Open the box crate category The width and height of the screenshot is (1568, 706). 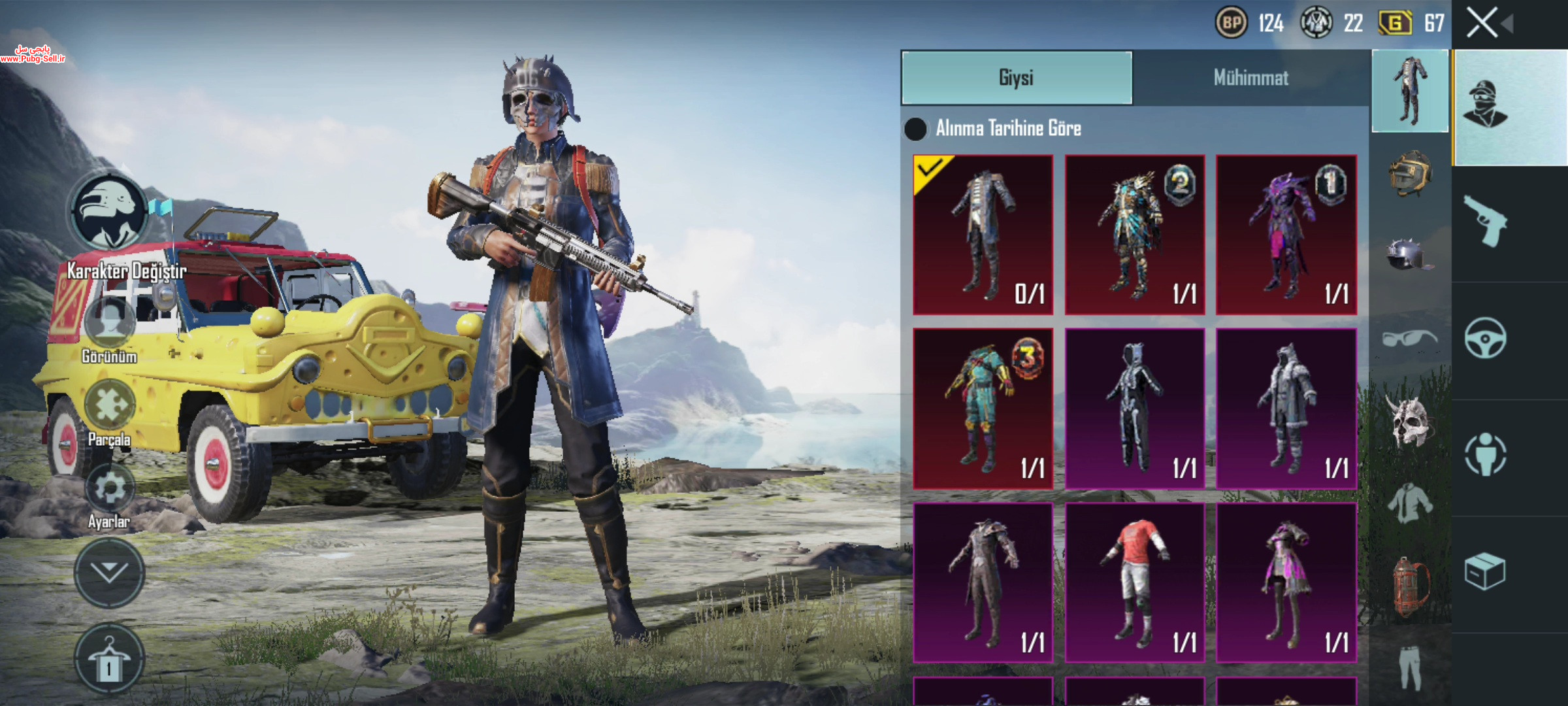coord(1485,571)
